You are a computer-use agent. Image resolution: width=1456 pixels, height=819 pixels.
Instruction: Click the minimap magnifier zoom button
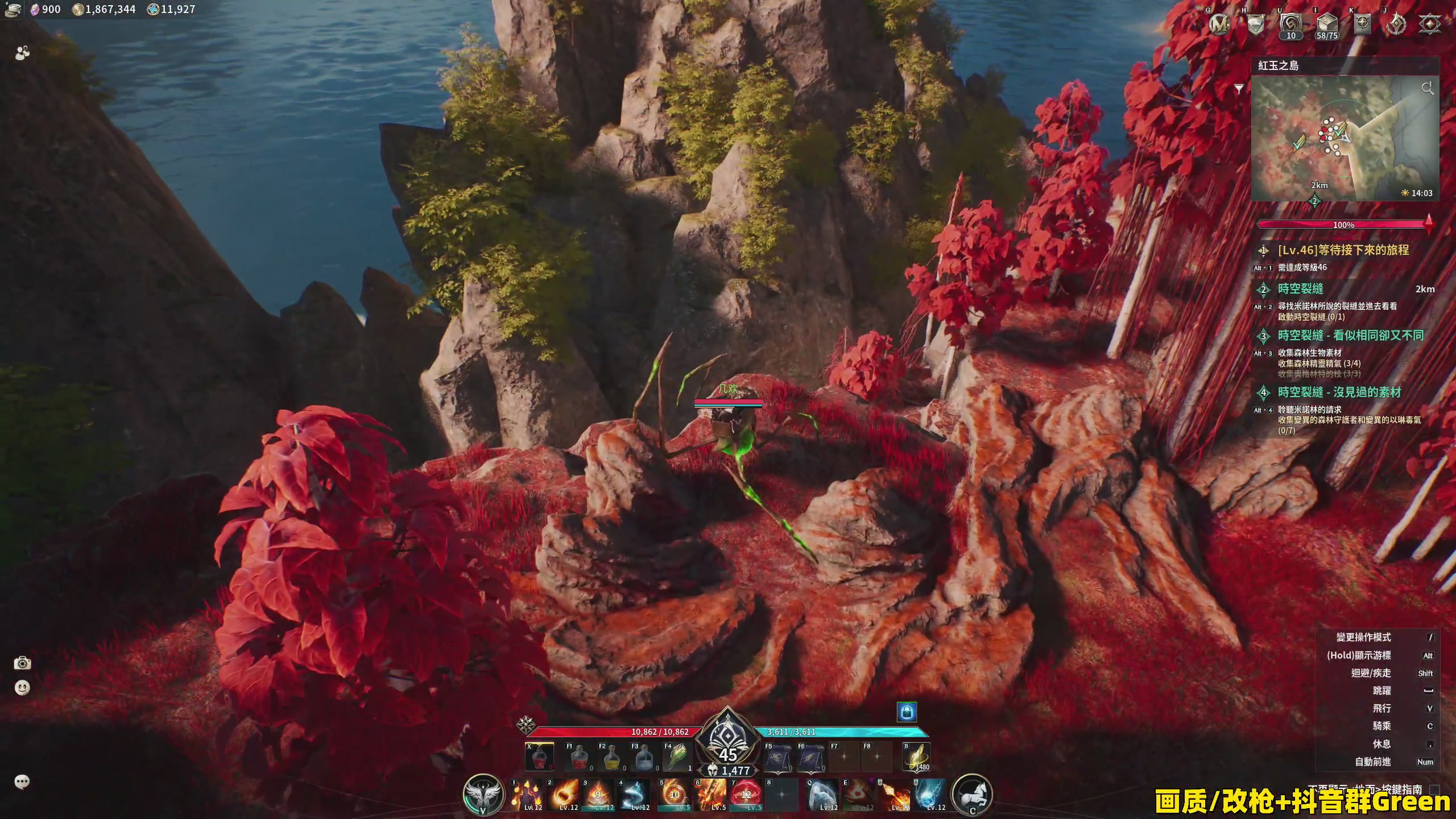[x=1427, y=88]
